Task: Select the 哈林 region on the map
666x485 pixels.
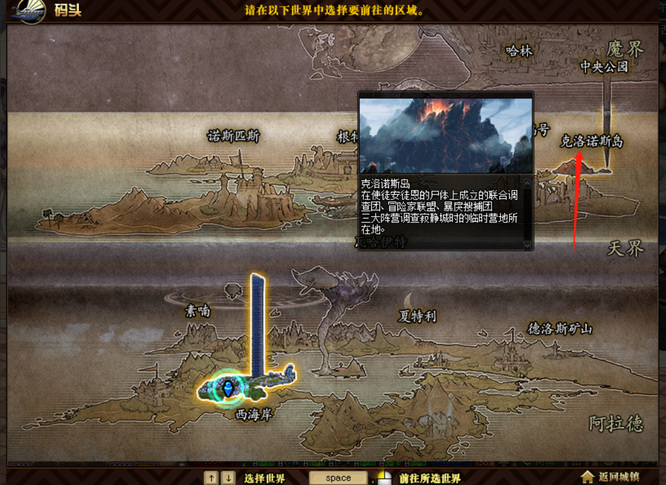Action: [520, 50]
